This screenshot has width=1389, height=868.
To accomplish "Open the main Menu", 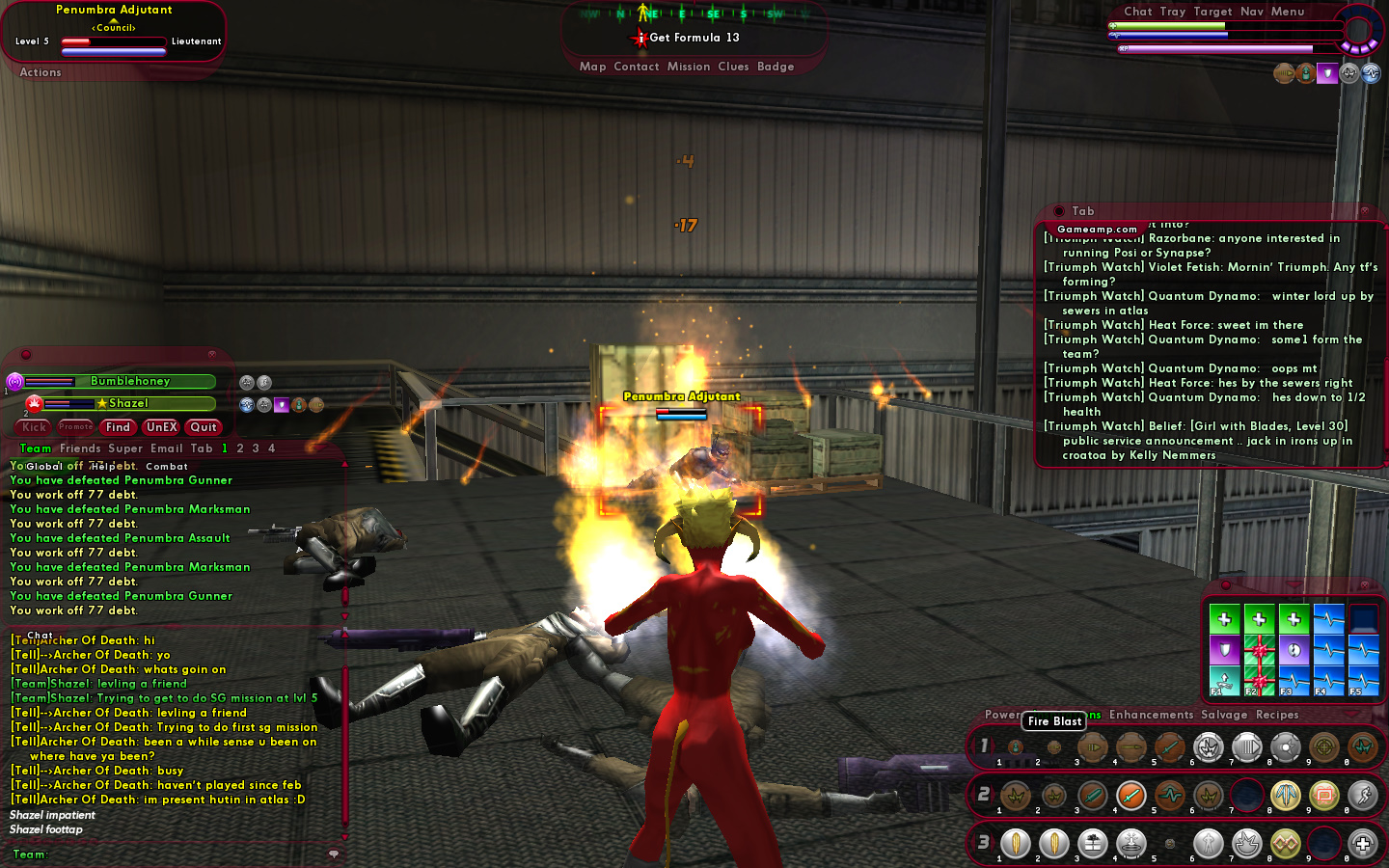I will point(1287,12).
